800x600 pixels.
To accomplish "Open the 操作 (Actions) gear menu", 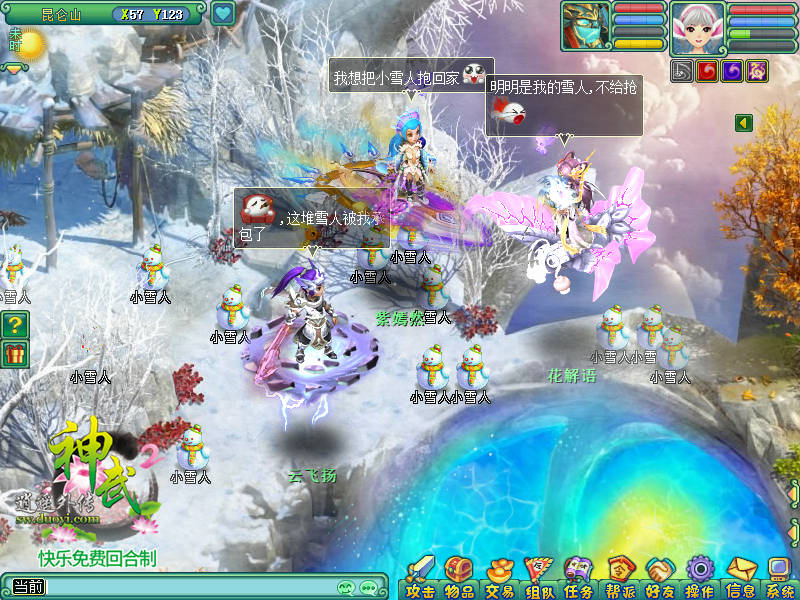I will (x=699, y=577).
